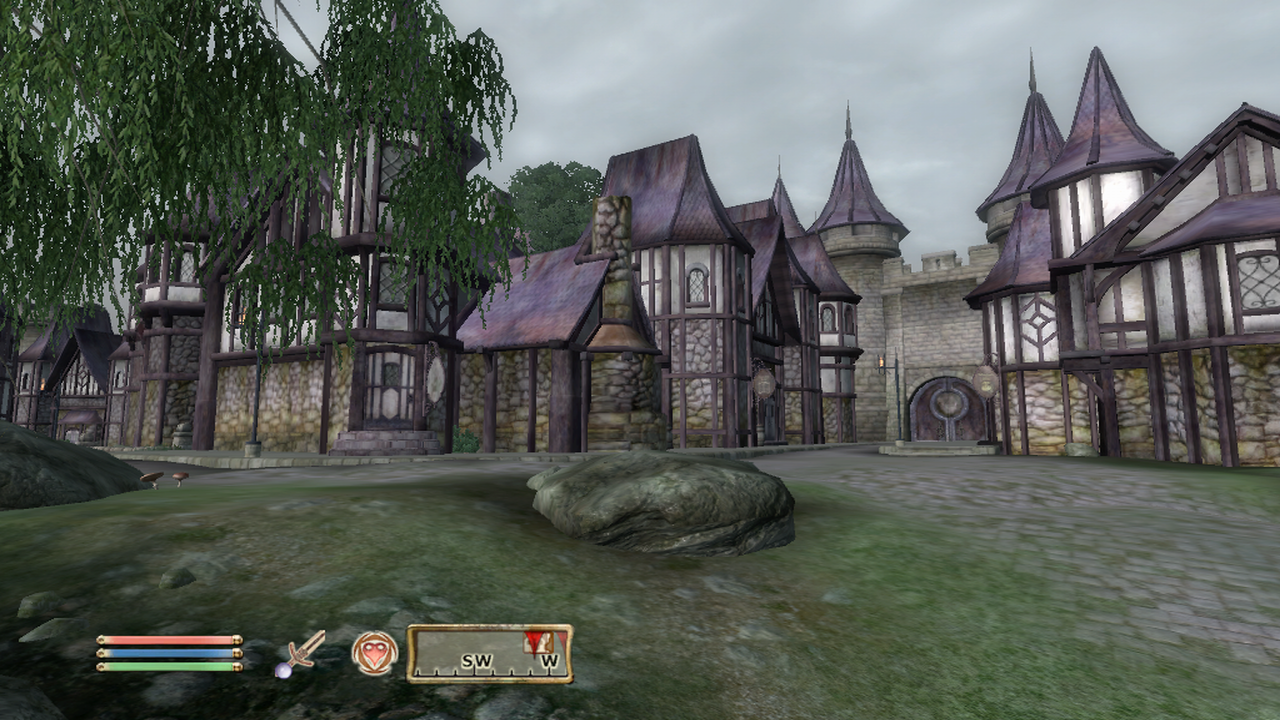Click the equipped sword weapon icon
1280x720 pixels.
pos(301,653)
